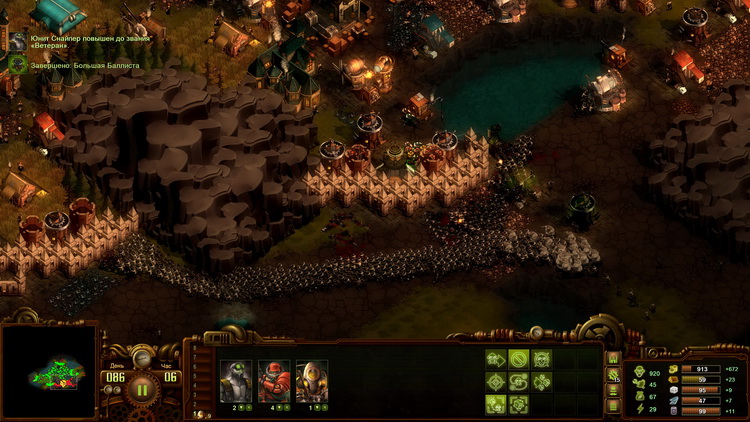
Task: Select the Sniper unit portrait
Action: click(x=234, y=381)
